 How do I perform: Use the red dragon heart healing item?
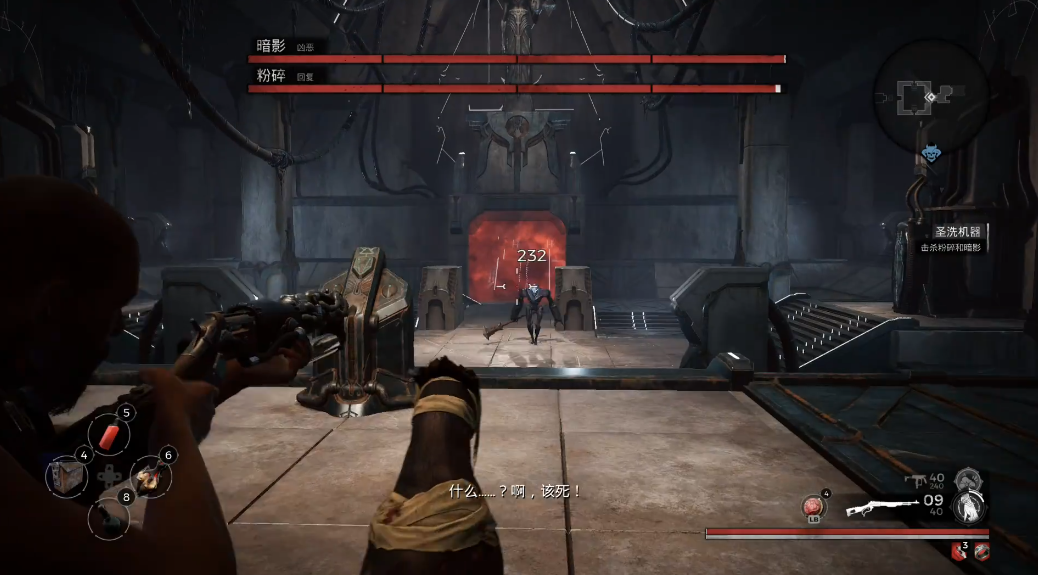pyautogui.click(x=814, y=507)
